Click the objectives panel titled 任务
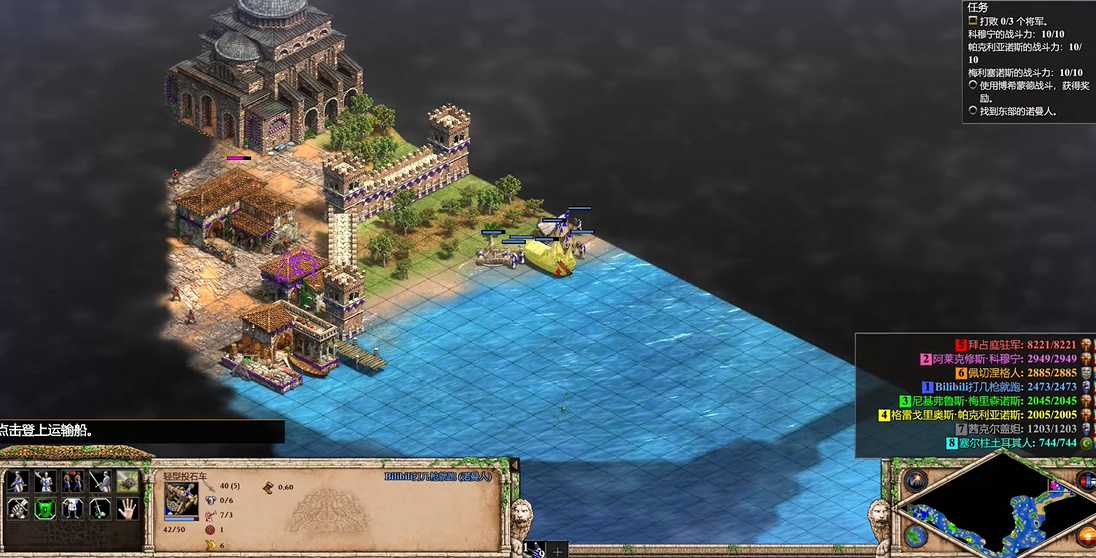1096x558 pixels. pos(1028,60)
